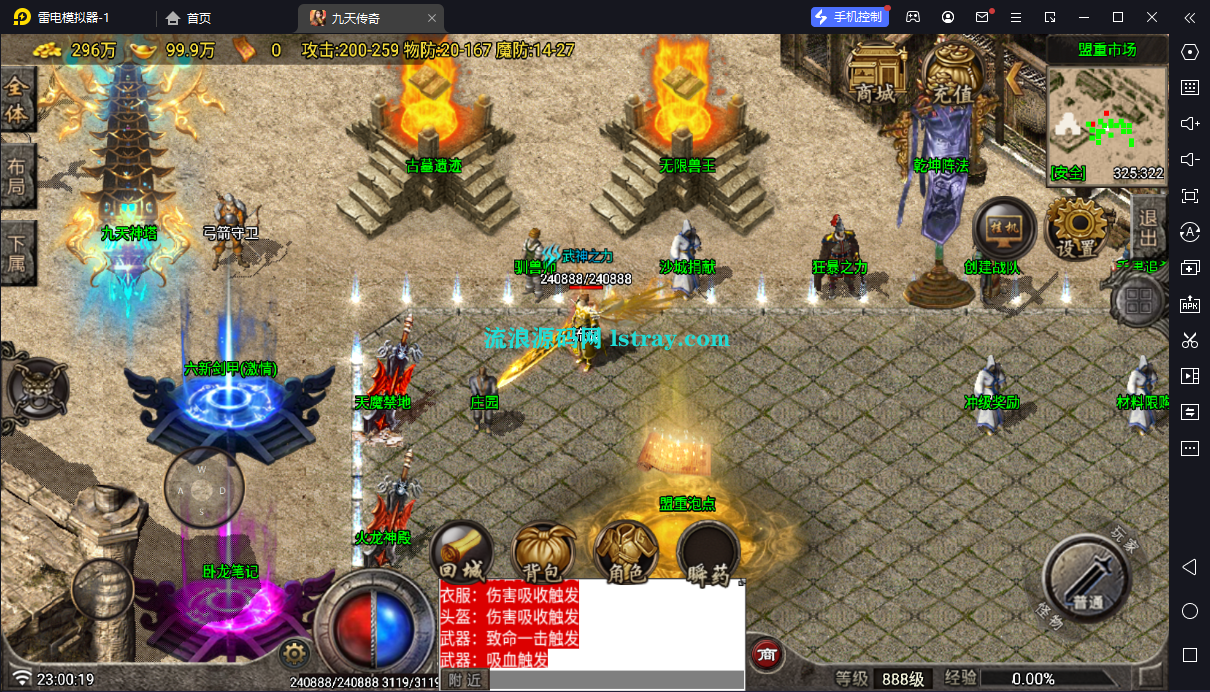
Task: Open the 设置 gear settings
Action: pos(1077,229)
